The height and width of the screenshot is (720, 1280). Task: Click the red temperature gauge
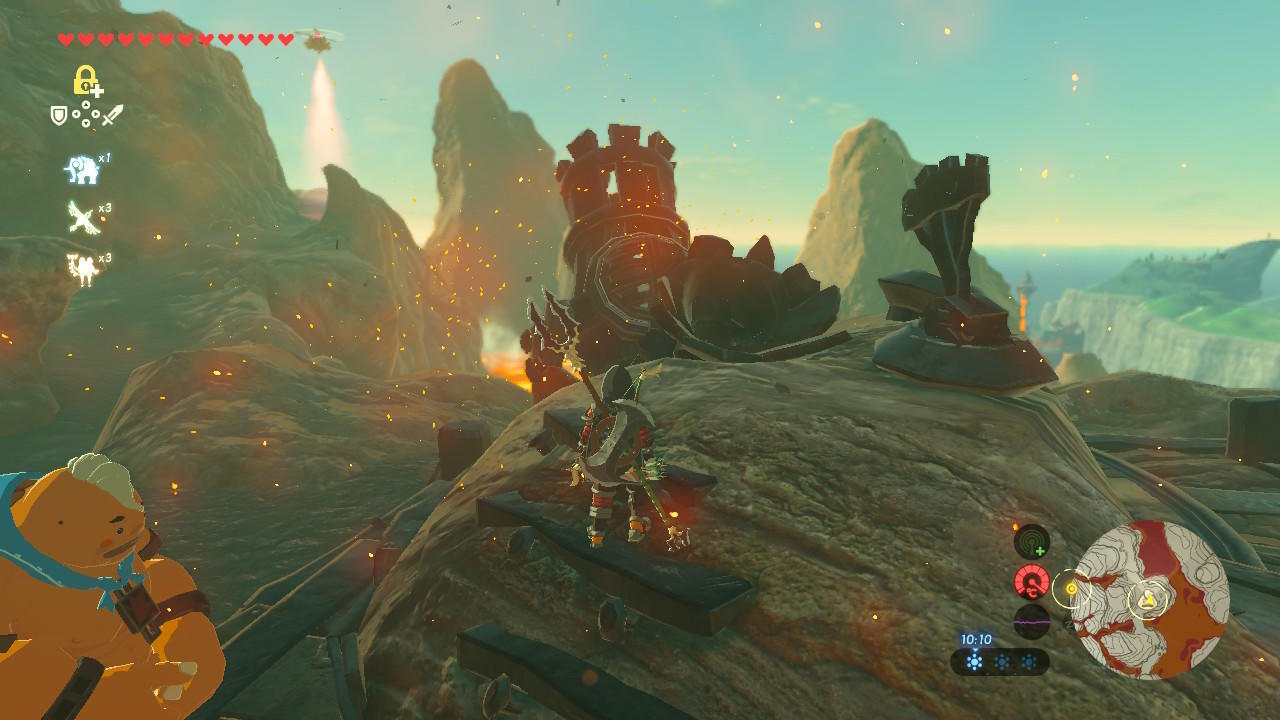[1031, 581]
